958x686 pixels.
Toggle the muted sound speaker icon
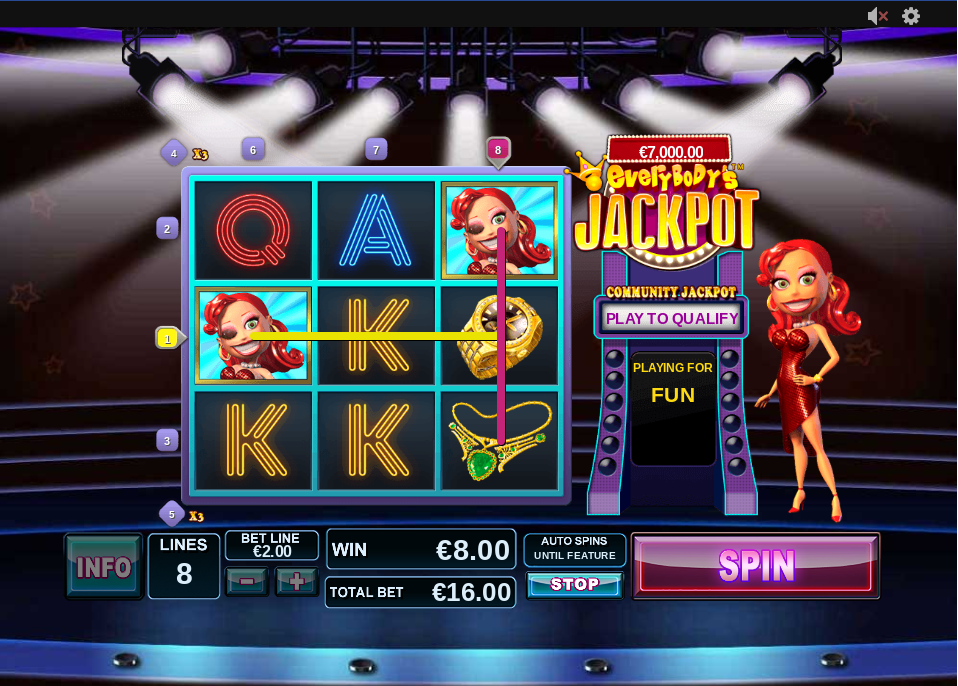pos(877,16)
